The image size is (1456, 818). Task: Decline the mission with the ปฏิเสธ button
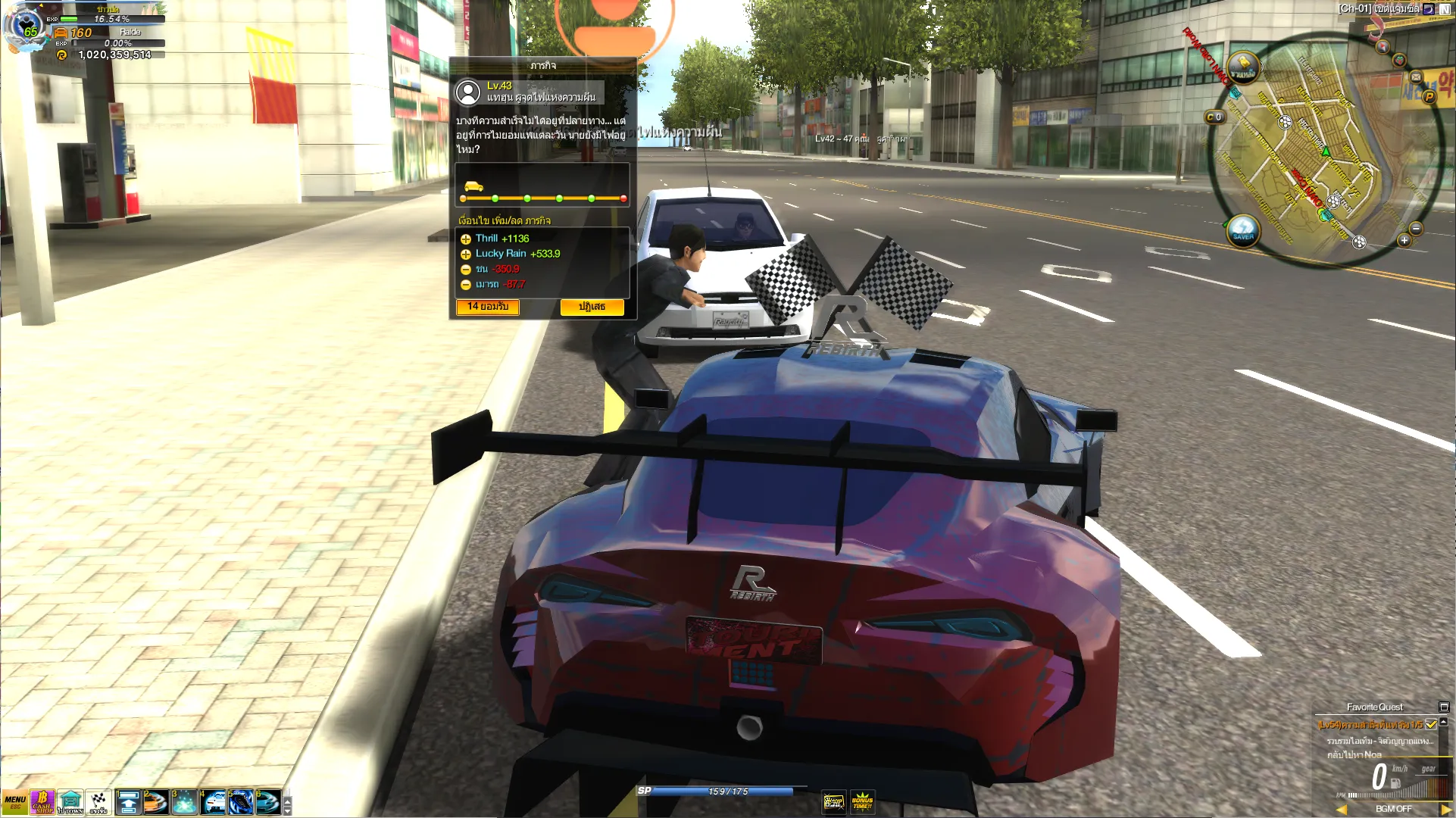click(592, 307)
